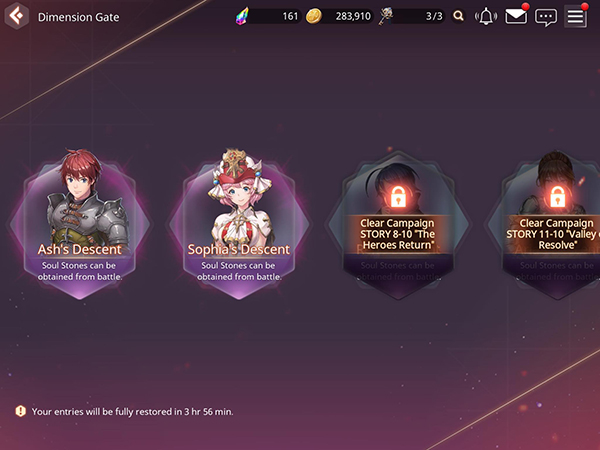Go back from Dimension Gate screen

pyautogui.click(x=15, y=16)
